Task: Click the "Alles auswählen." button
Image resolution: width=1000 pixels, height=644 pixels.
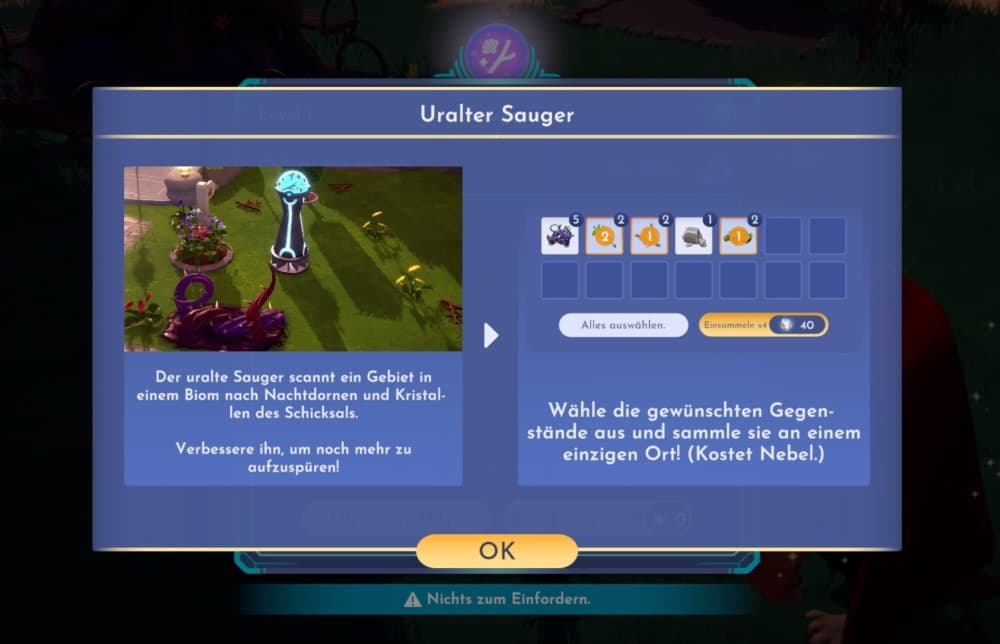Action: (623, 325)
